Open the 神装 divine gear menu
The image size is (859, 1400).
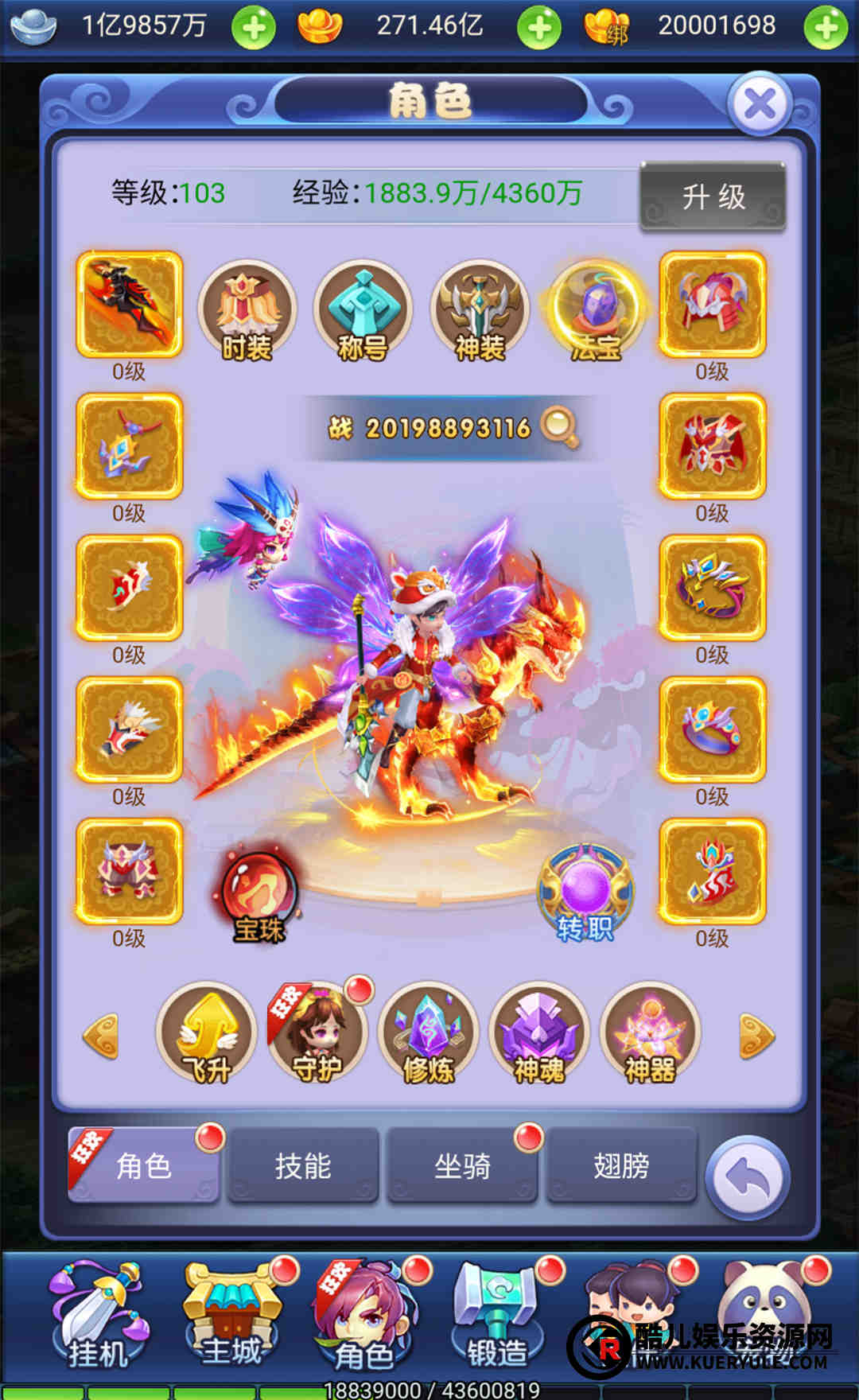point(479,311)
